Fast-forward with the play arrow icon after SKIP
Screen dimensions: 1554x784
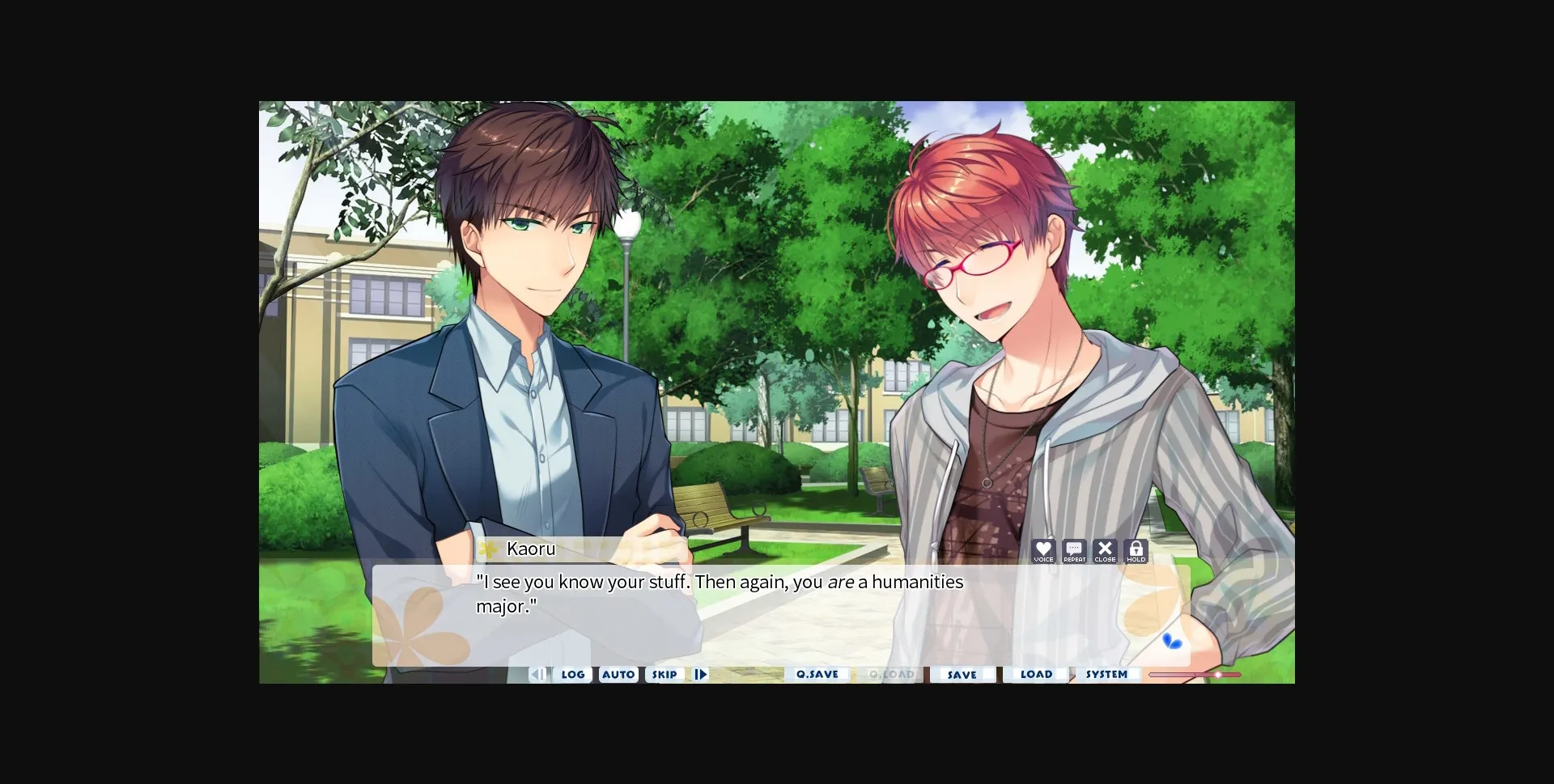tap(700, 674)
